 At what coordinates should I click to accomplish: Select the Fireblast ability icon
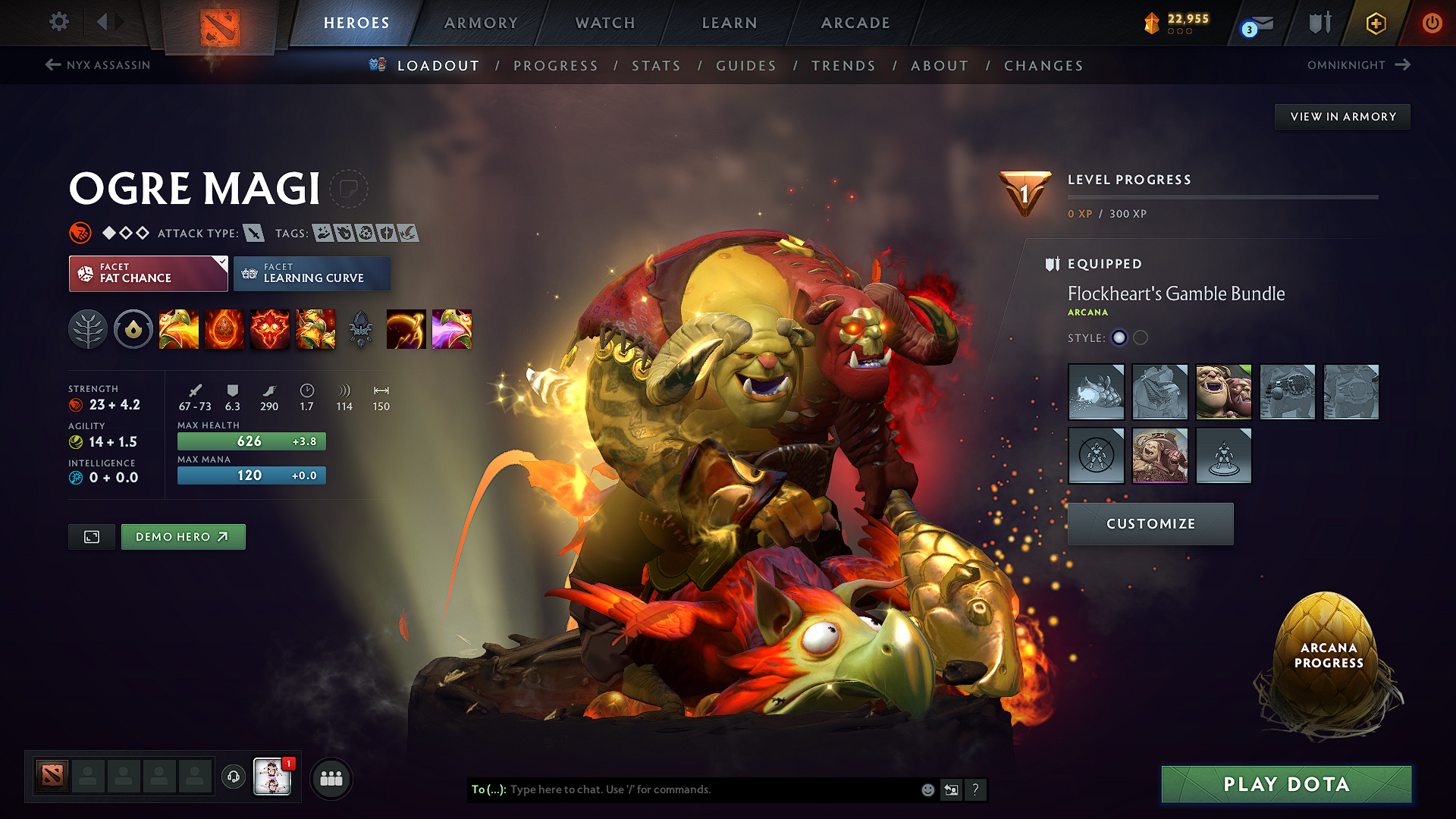179,329
